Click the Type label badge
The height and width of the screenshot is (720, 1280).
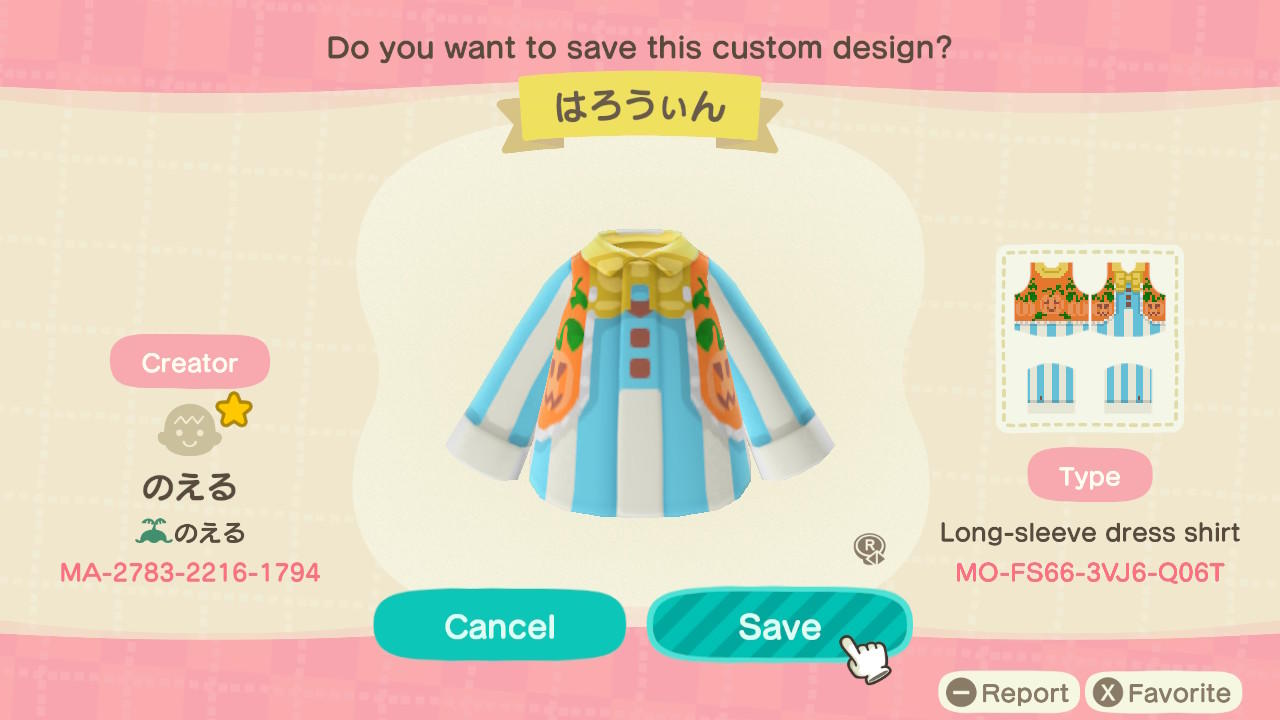pos(1090,475)
